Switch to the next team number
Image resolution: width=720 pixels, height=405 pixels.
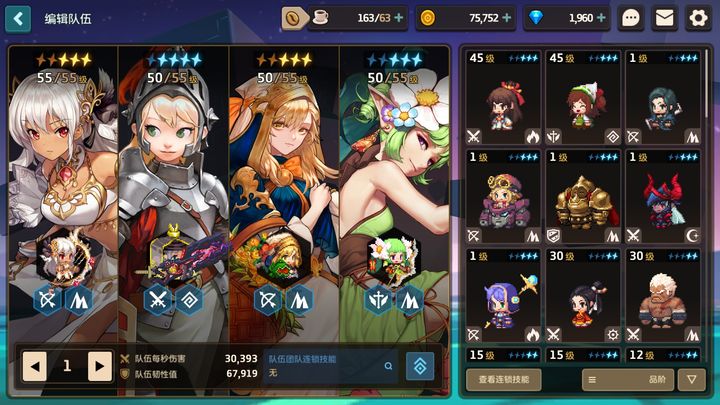(99, 366)
